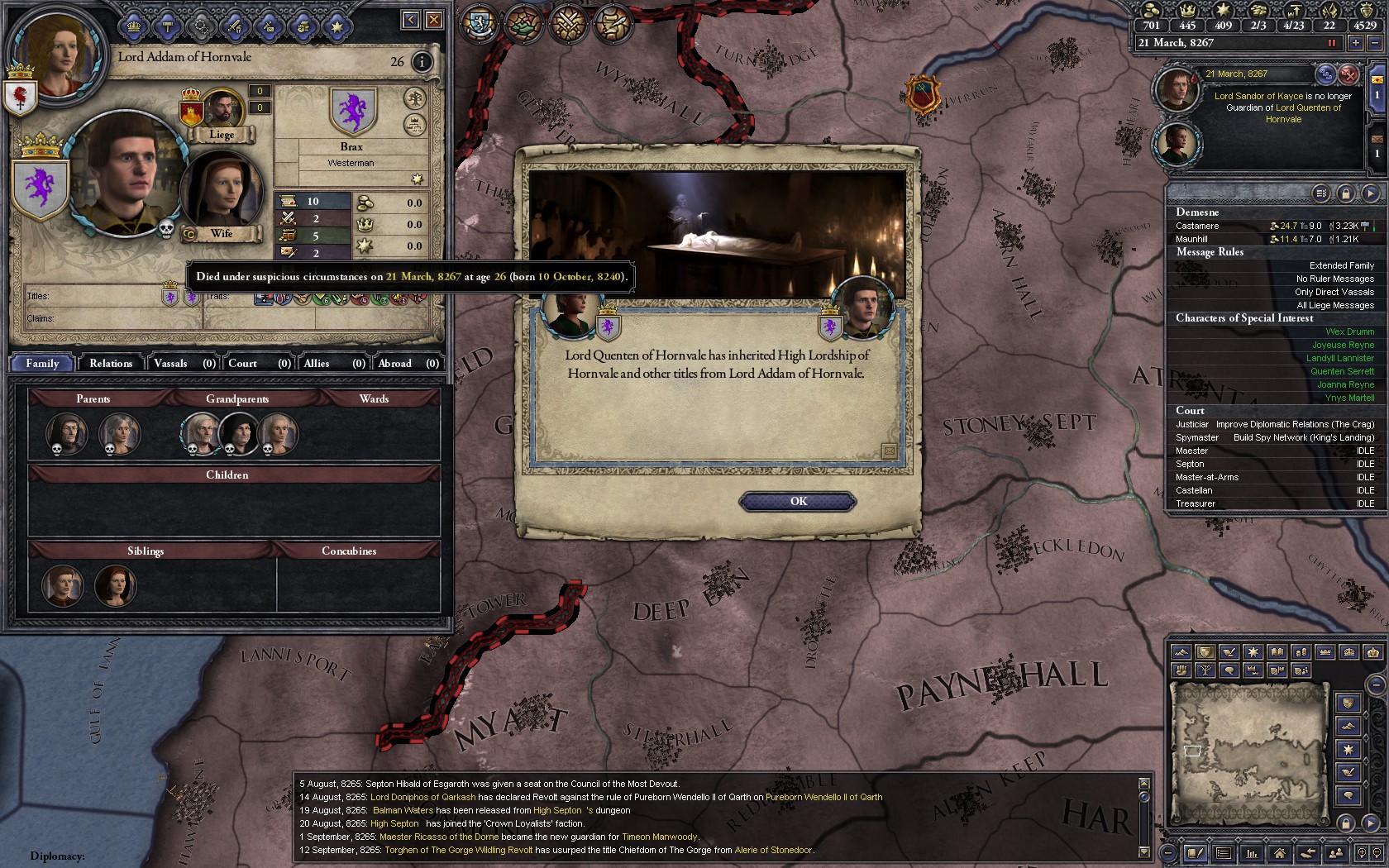The height and width of the screenshot is (868, 1389).
Task: Switch to the Relations tab
Action: tap(111, 364)
